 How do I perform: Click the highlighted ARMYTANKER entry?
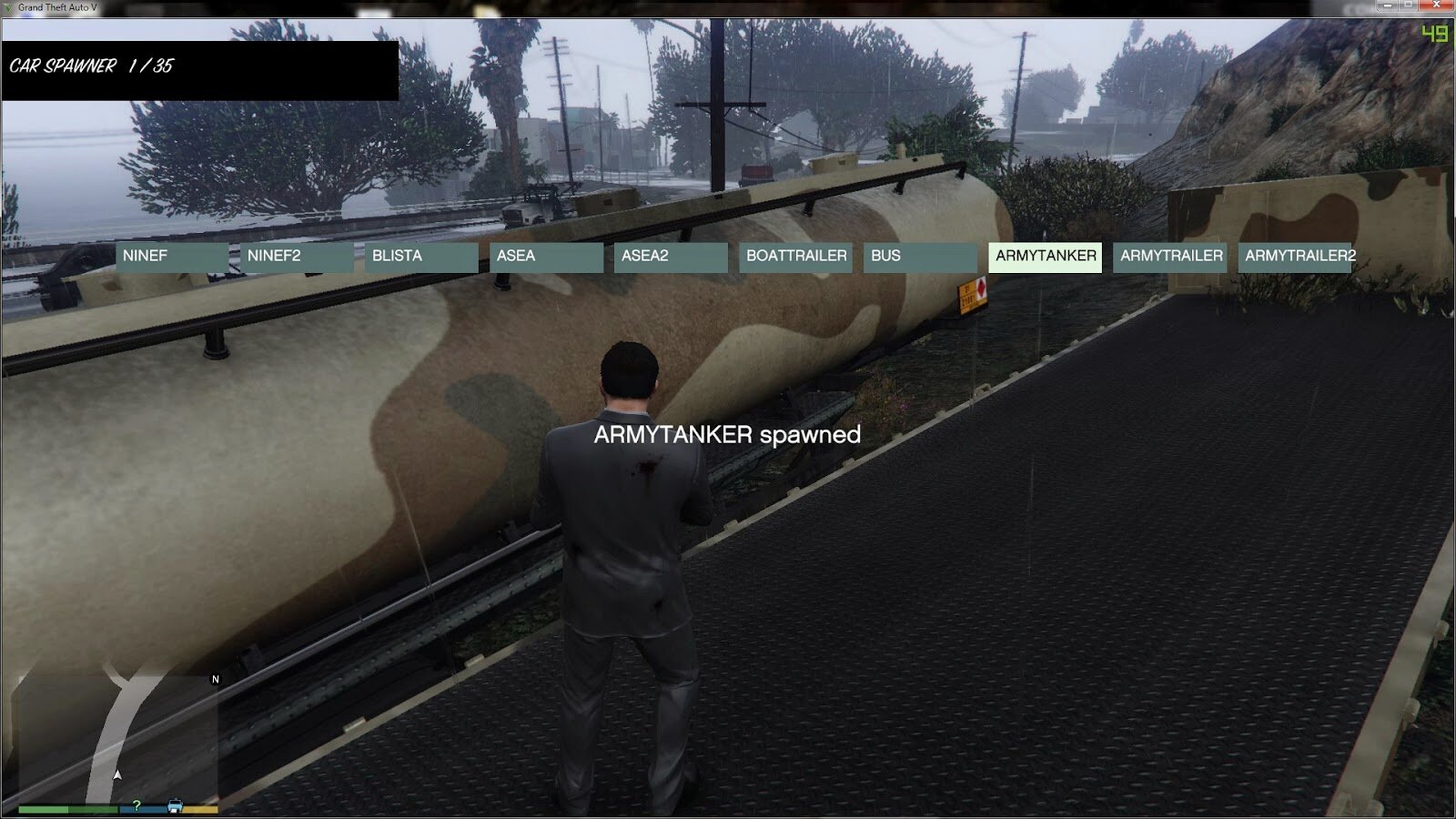coord(1046,257)
